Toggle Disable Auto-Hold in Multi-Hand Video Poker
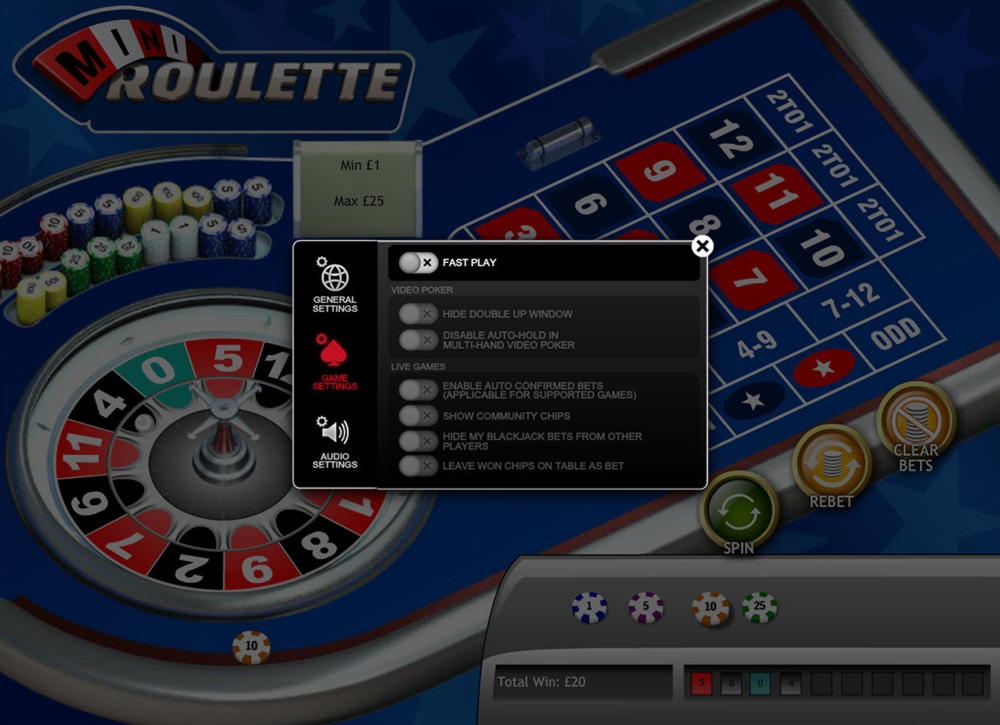The width and height of the screenshot is (1000, 725). [x=418, y=340]
